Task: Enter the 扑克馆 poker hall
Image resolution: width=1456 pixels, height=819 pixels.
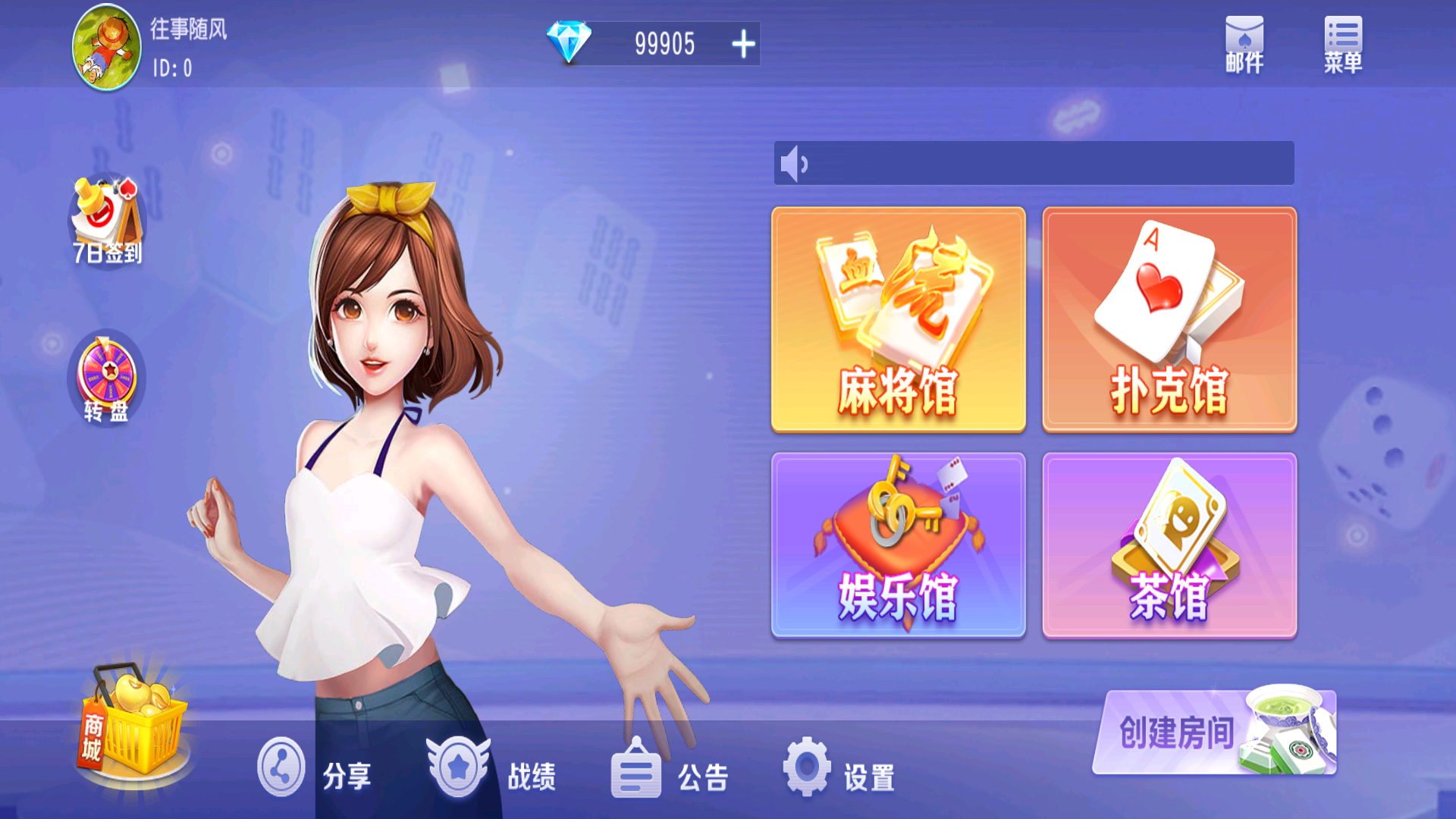Action: [x=1169, y=318]
